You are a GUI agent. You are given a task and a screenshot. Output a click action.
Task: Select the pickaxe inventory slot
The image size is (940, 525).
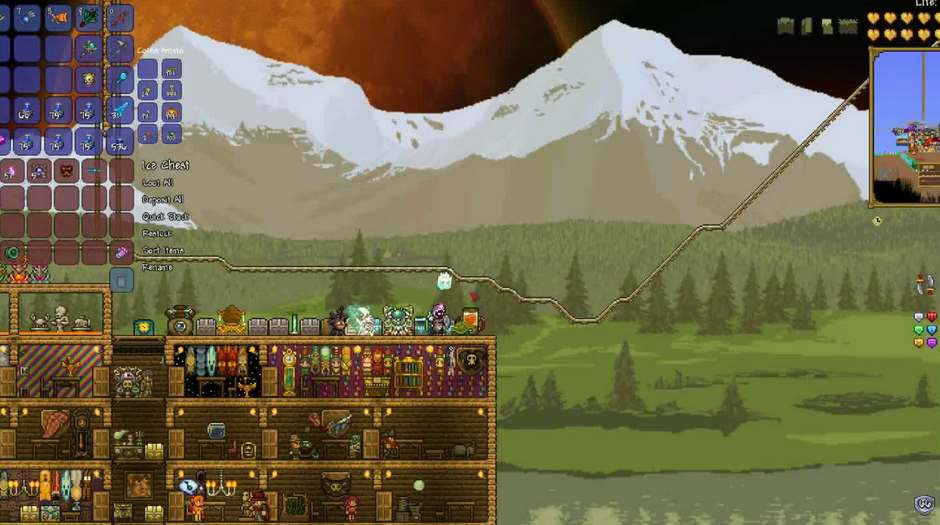click(120, 47)
